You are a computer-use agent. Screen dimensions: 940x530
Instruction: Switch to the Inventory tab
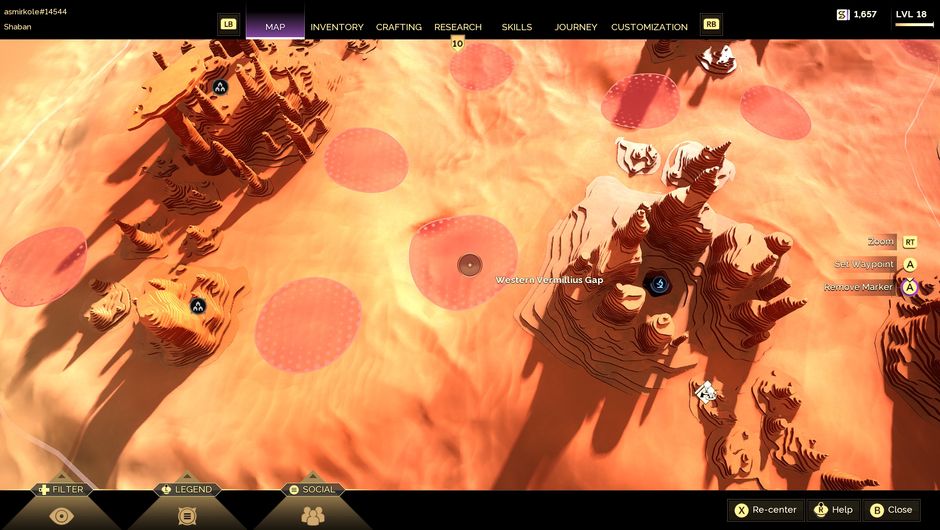pyautogui.click(x=336, y=27)
